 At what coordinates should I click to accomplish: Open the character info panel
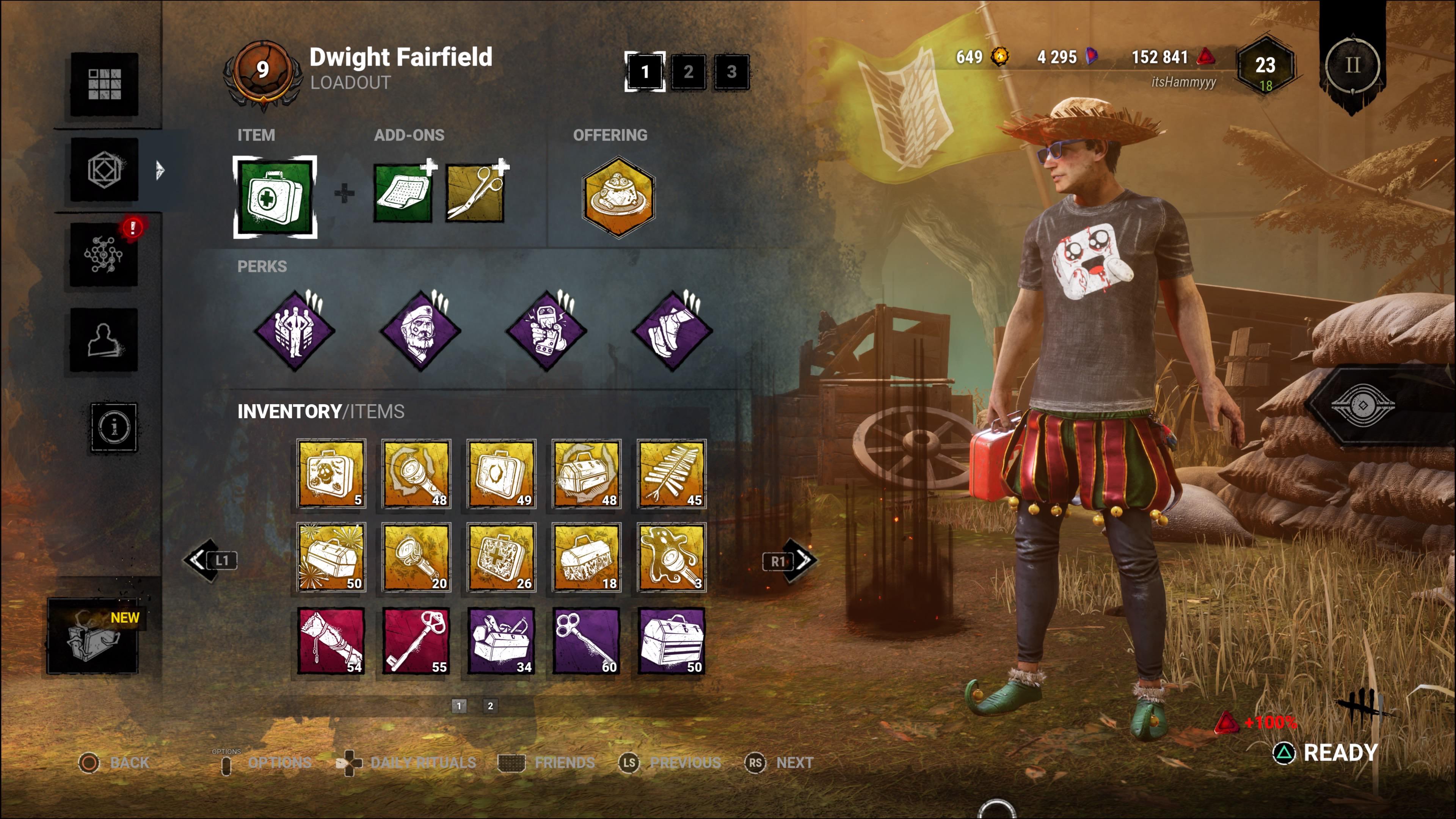click(114, 427)
